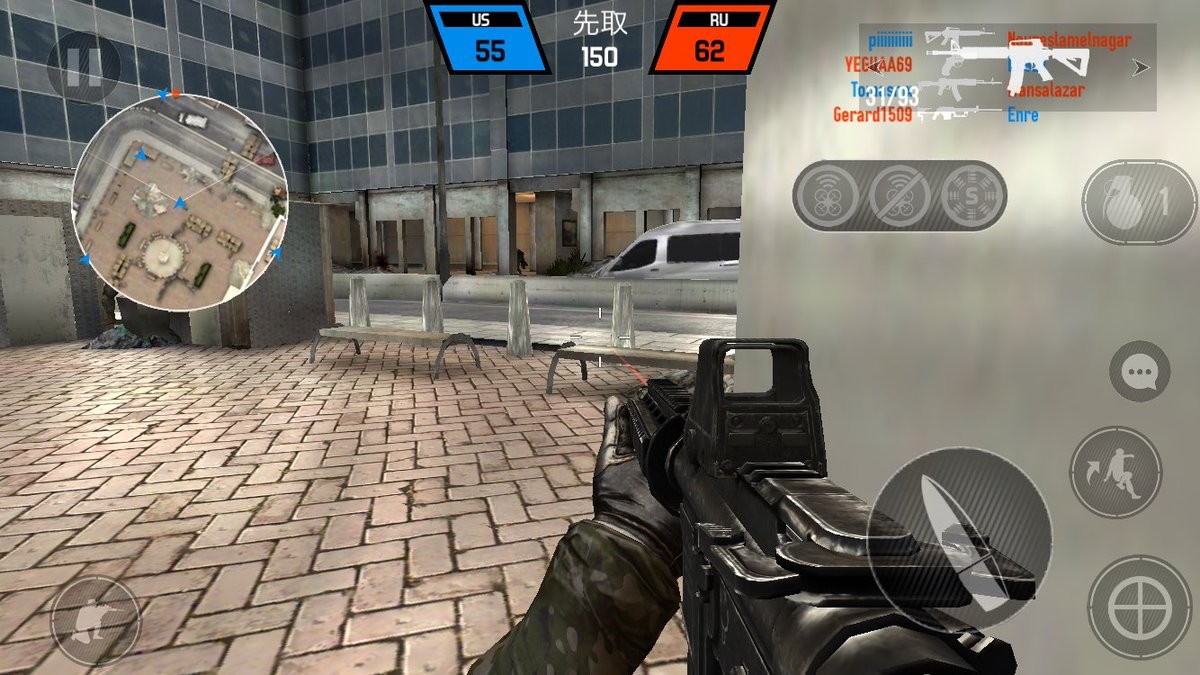Aim down sights with the crosshair button
The image size is (1200, 675).
pos(1139,607)
